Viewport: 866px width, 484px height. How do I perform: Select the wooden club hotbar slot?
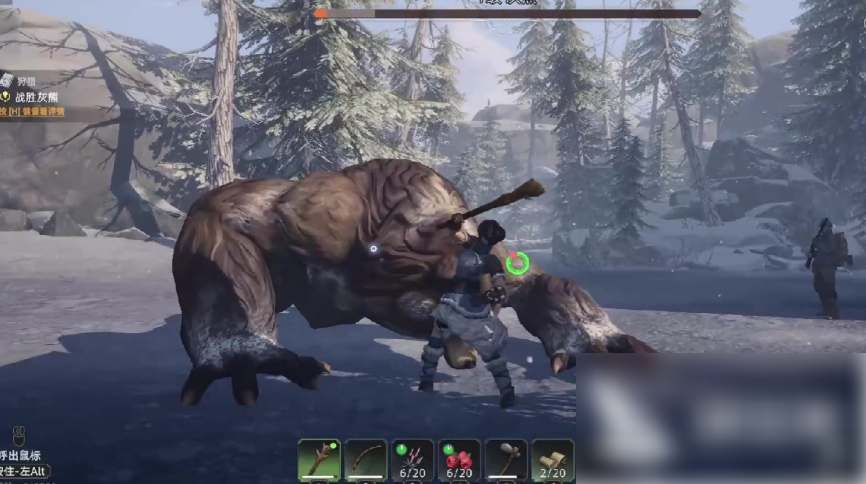(x=318, y=460)
